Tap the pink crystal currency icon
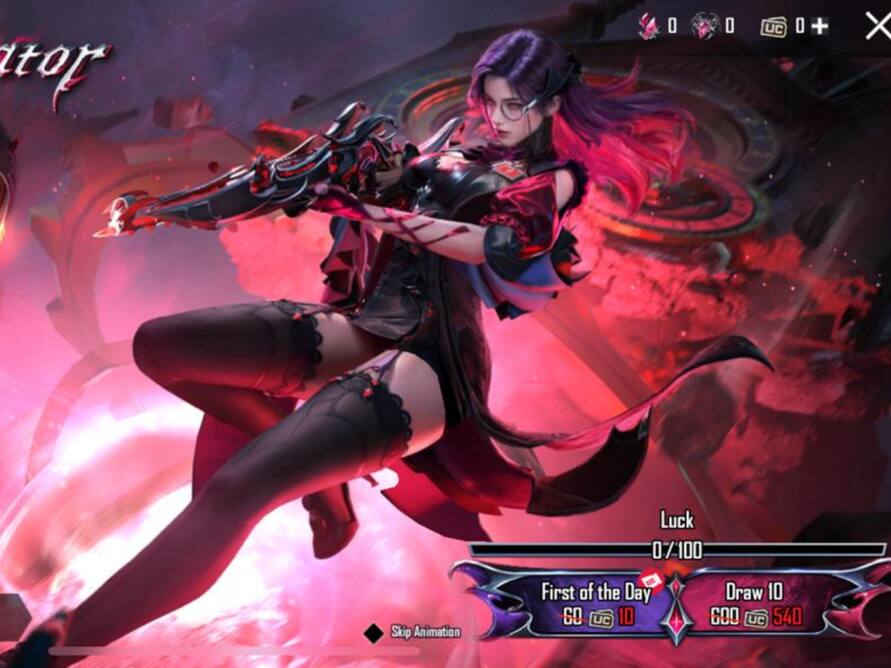The image size is (891, 668). pyautogui.click(x=648, y=26)
